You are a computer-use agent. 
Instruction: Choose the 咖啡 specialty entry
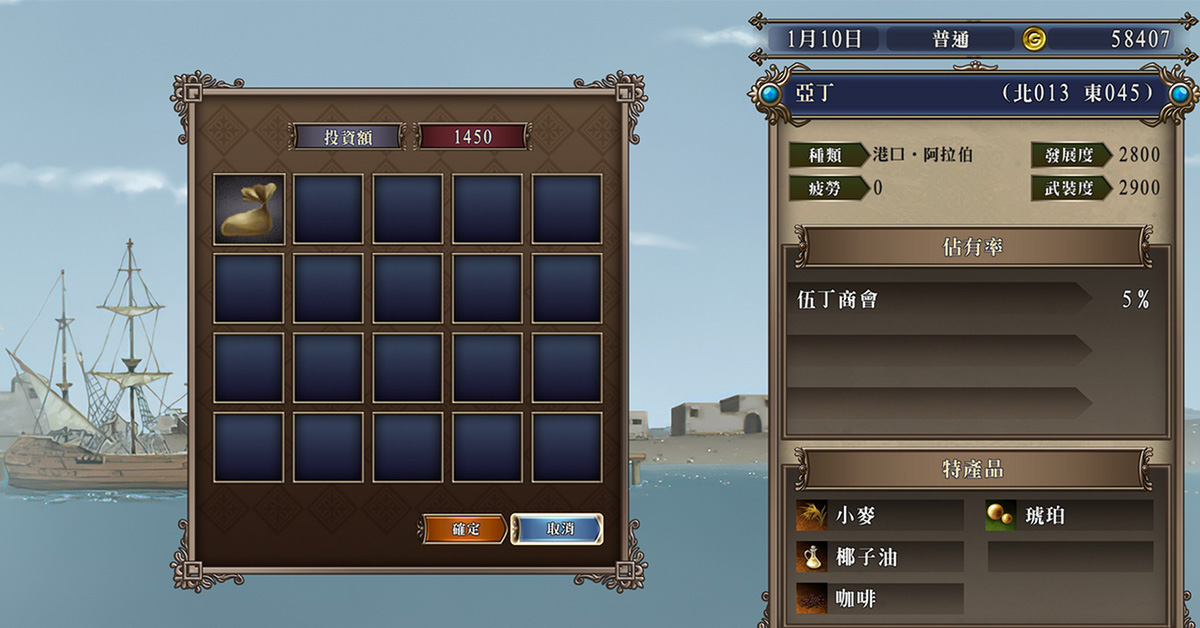click(x=880, y=598)
